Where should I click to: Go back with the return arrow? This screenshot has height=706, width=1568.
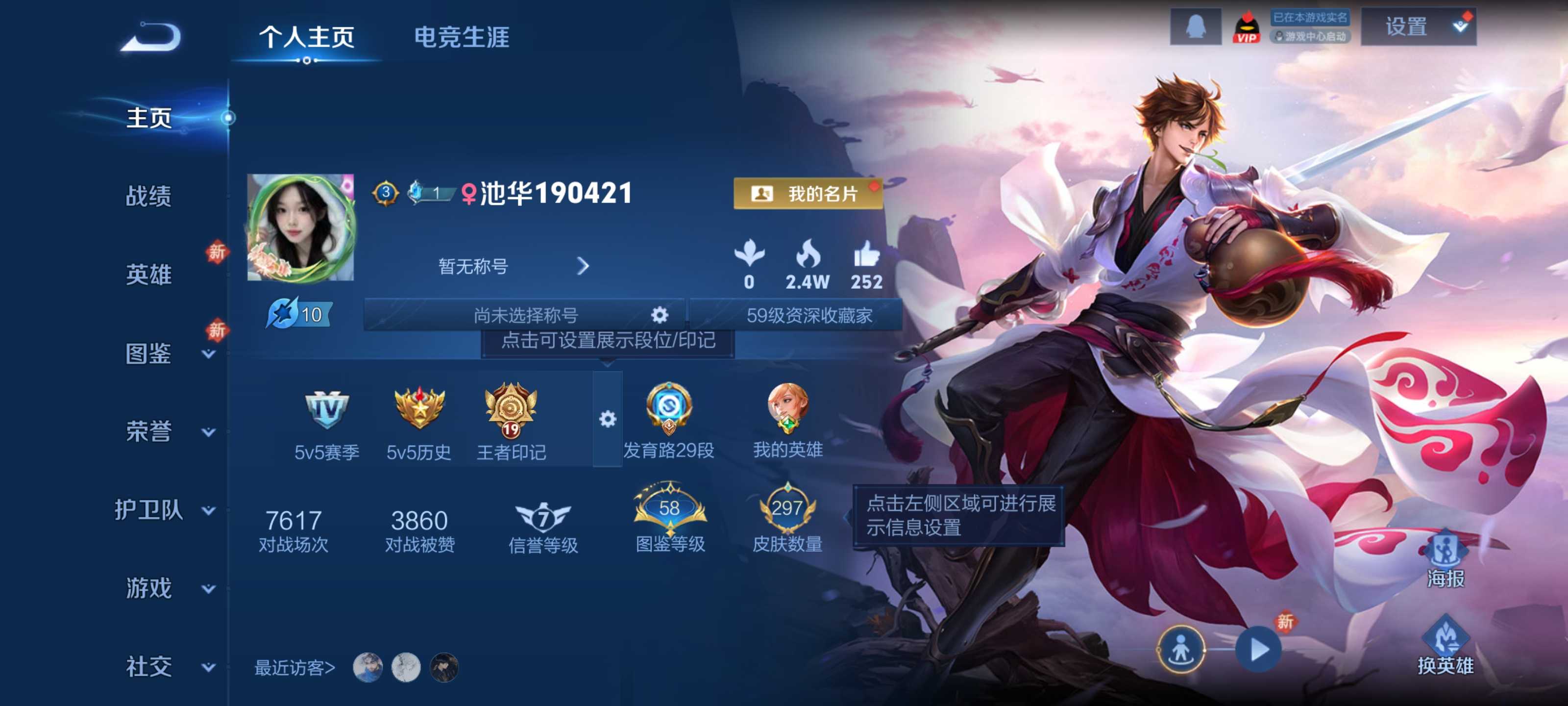tap(151, 38)
